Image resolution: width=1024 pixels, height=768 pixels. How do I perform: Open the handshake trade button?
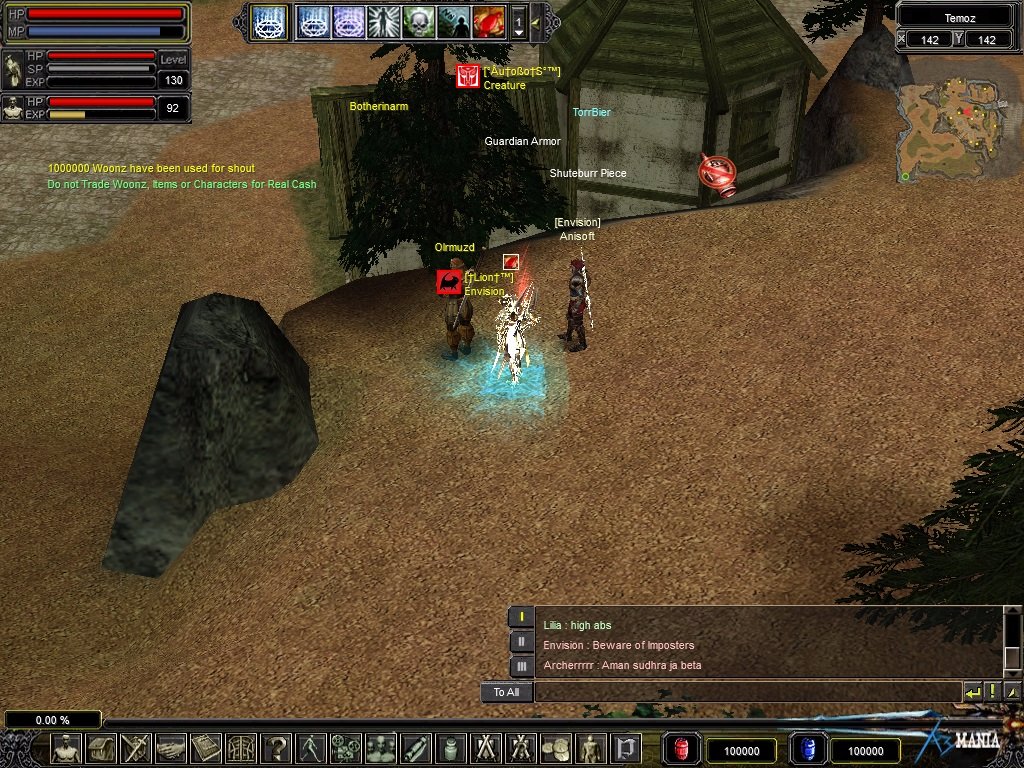pos(170,749)
